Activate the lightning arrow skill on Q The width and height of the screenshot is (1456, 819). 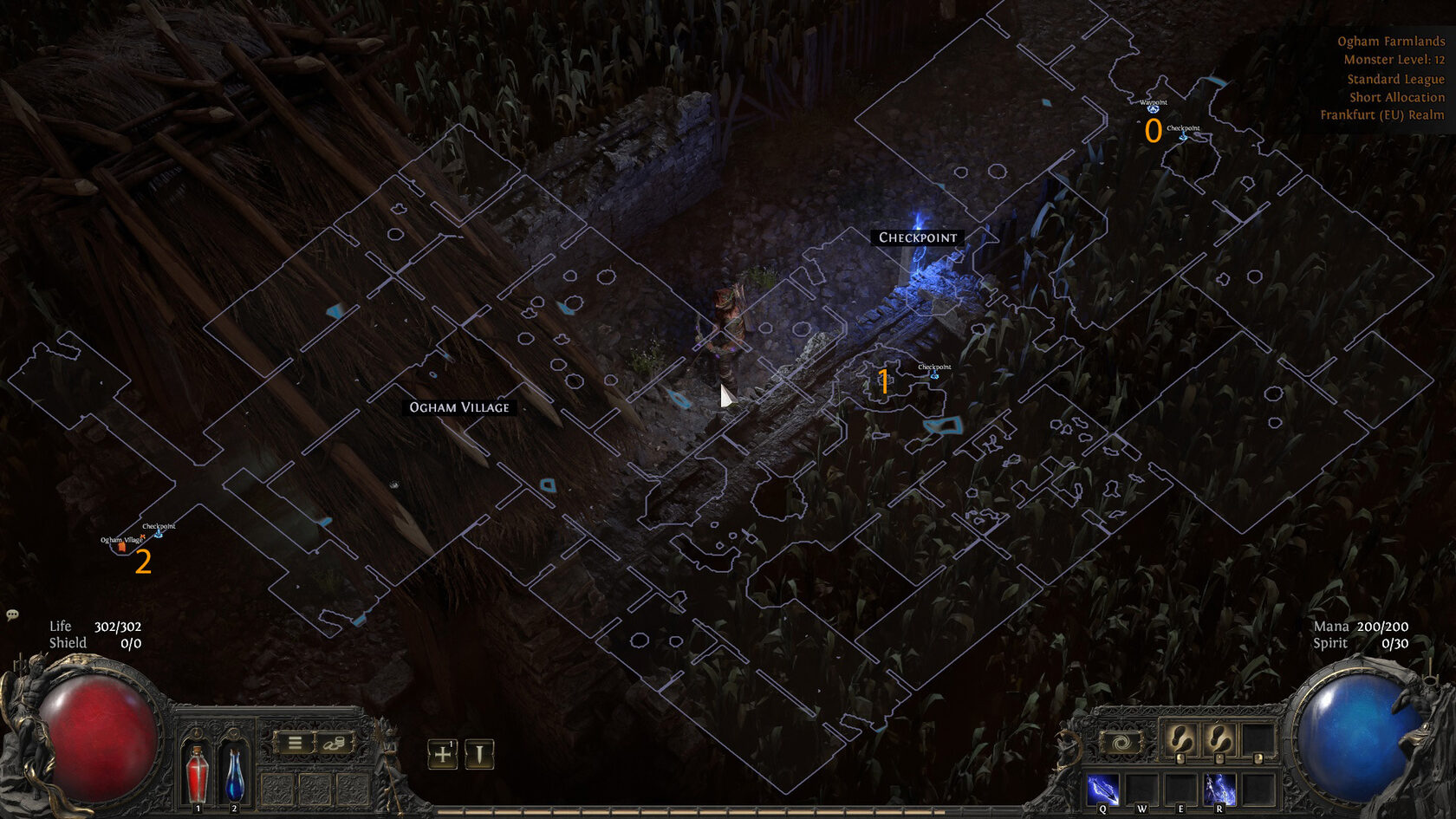pos(1102,790)
